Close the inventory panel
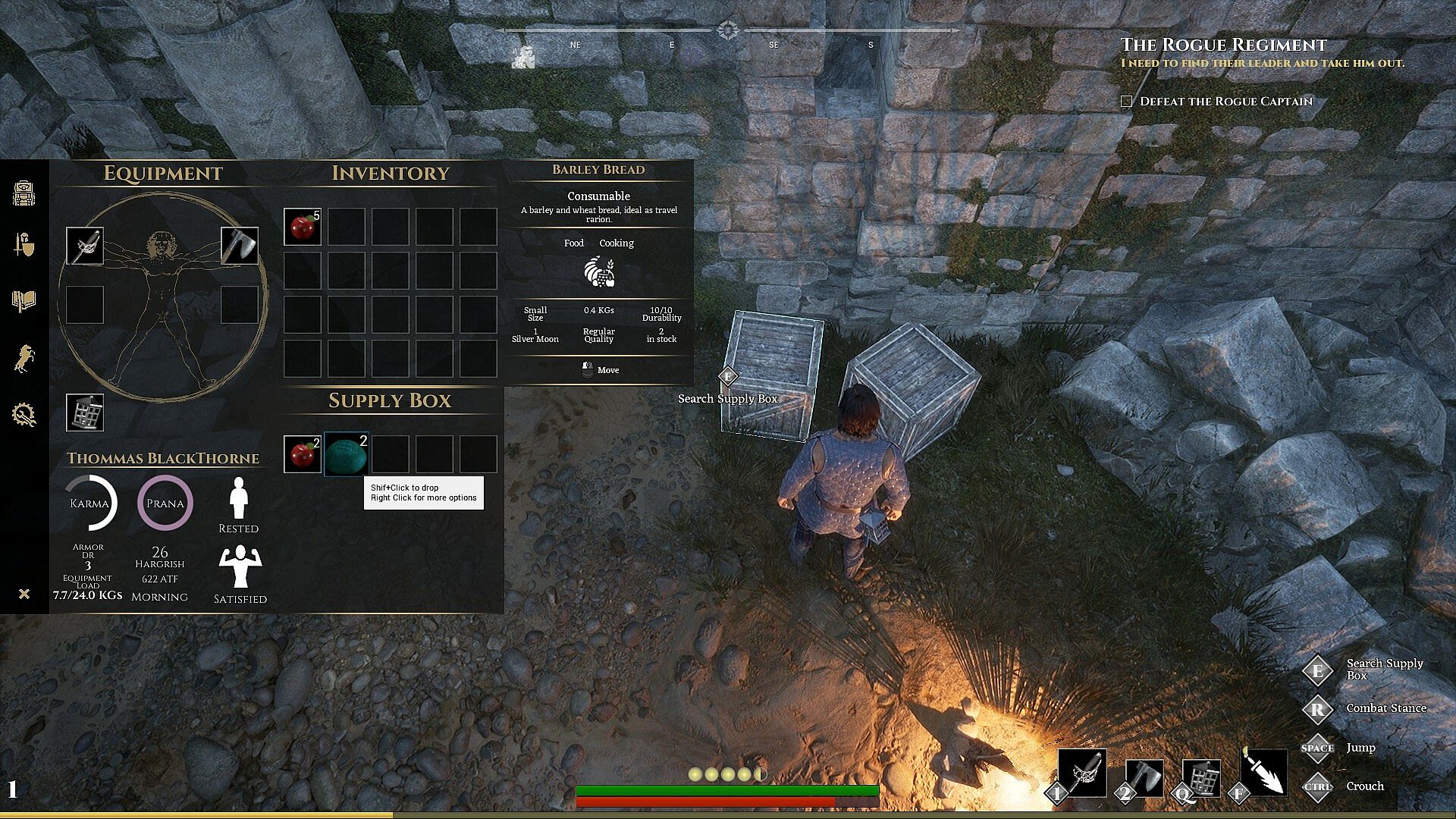The image size is (1456, 819). [x=24, y=594]
